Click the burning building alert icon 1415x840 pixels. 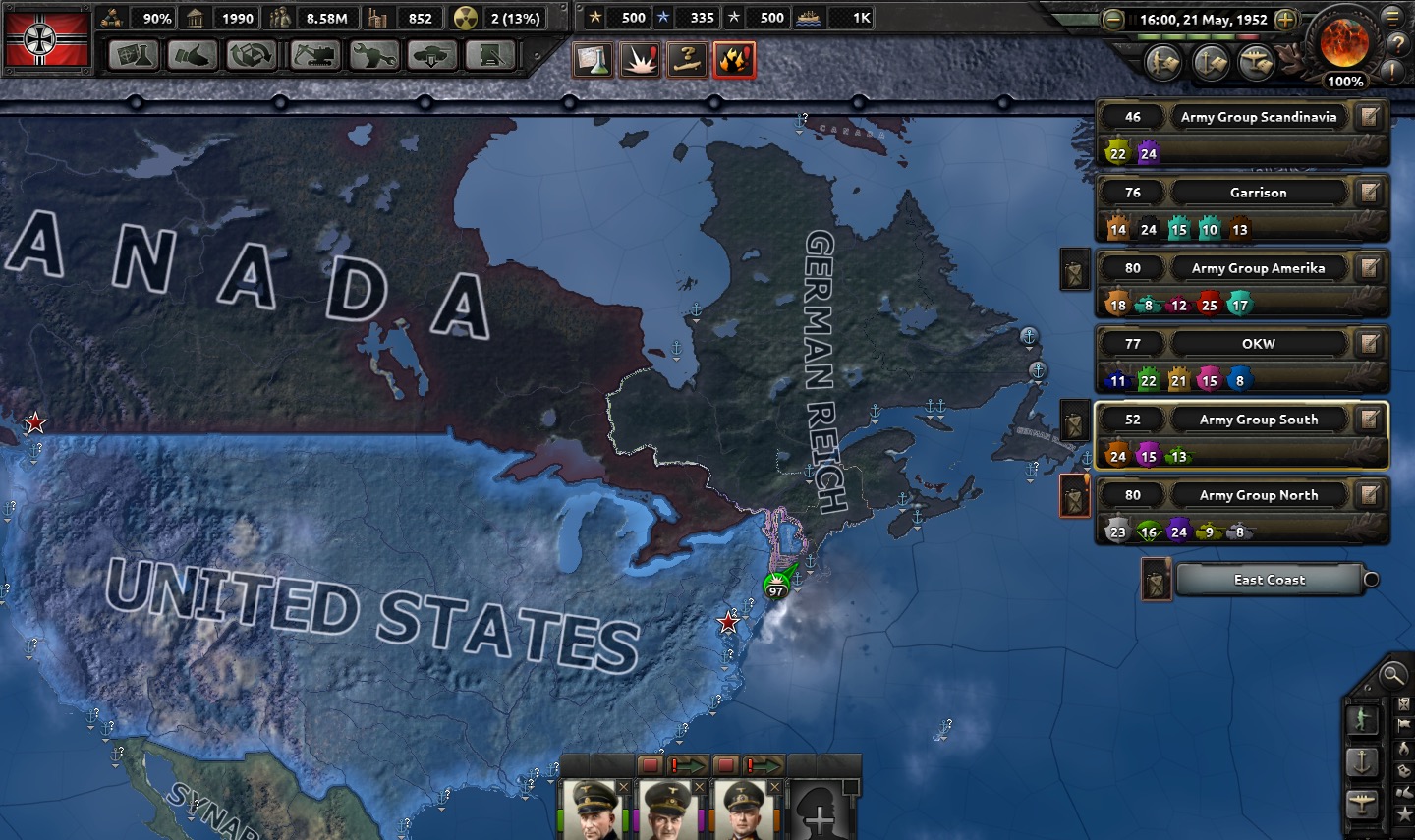click(x=735, y=60)
